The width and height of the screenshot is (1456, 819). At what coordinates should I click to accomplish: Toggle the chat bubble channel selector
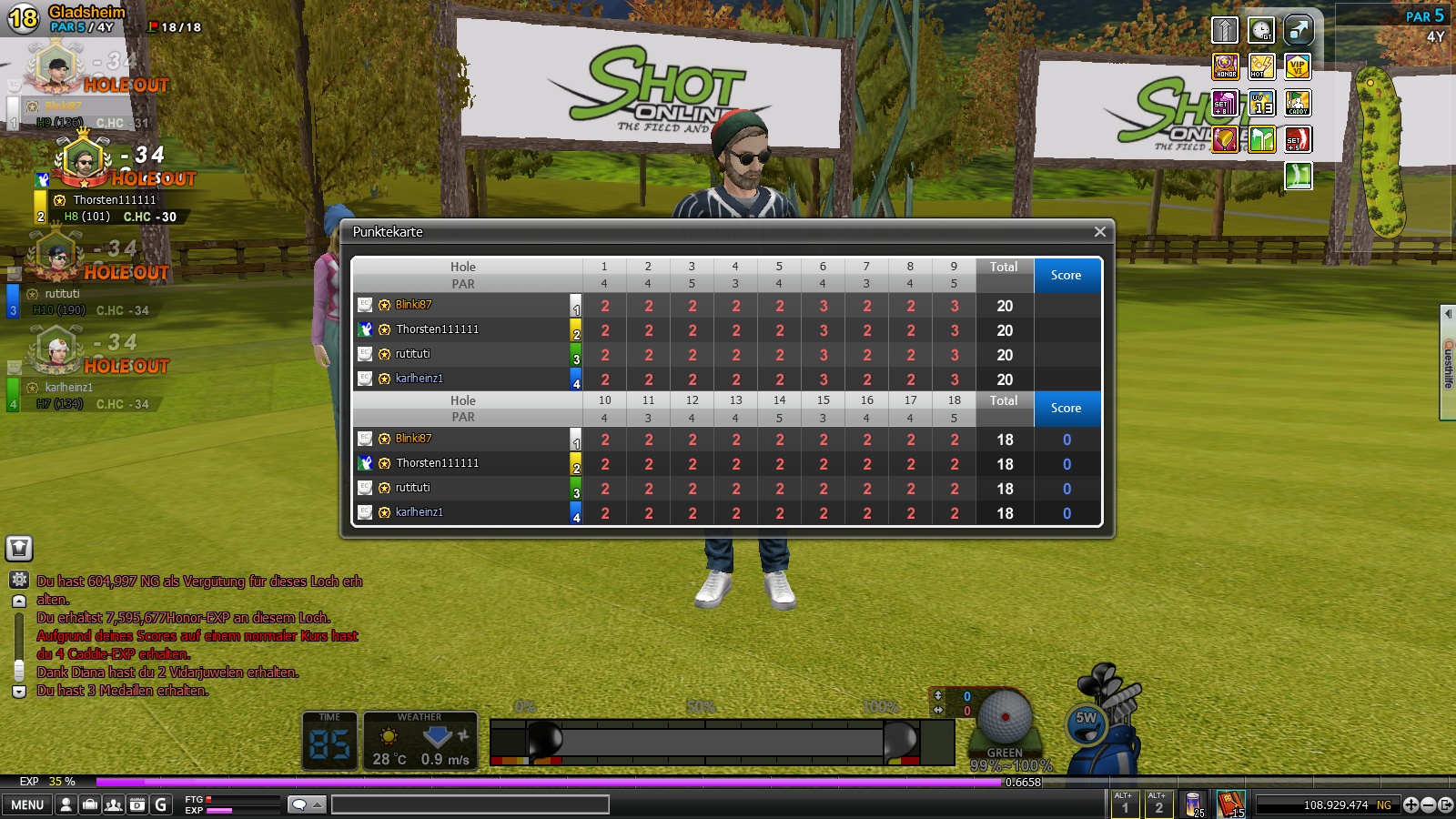306,804
